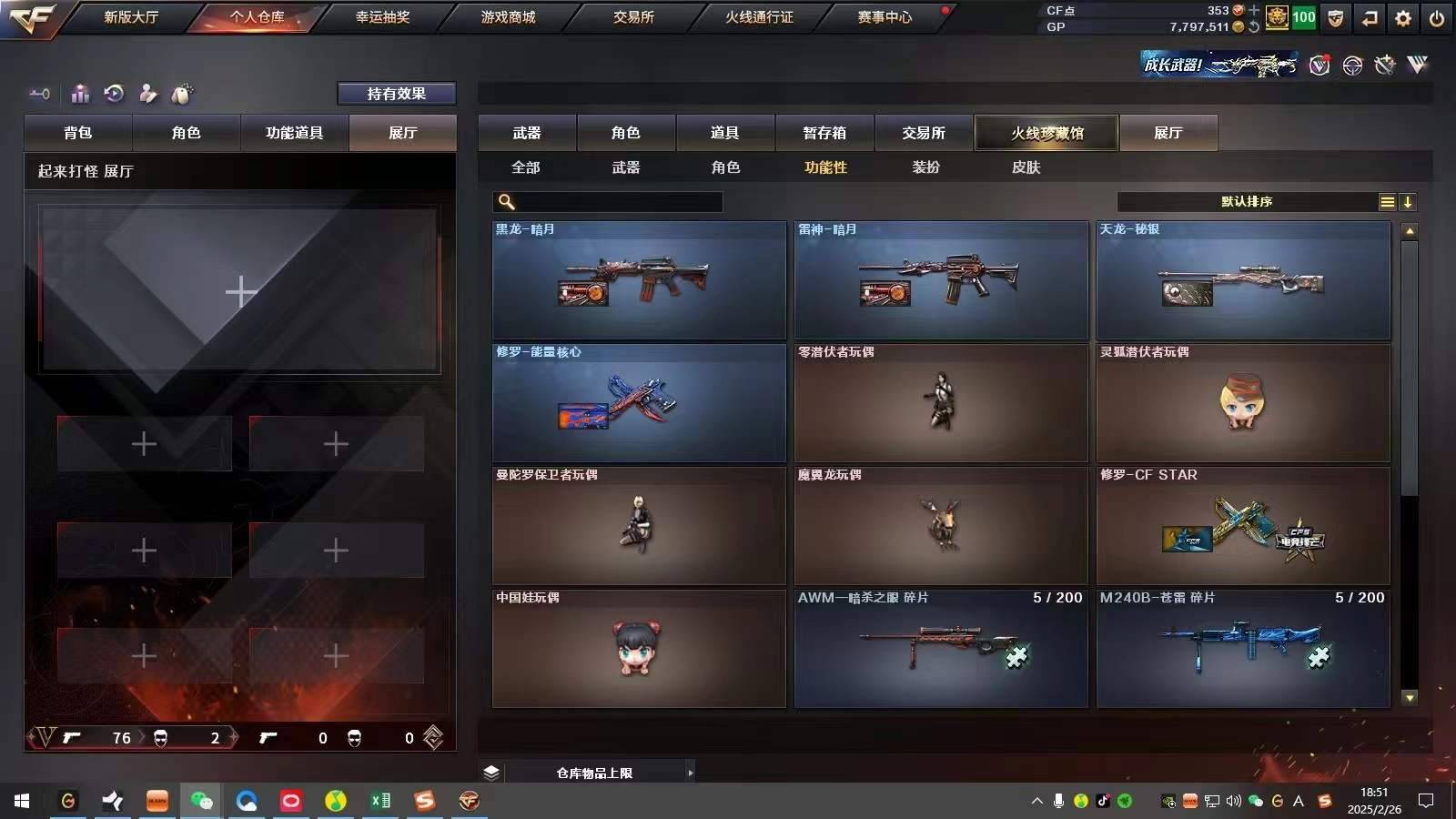
Task: Click the circular refresh icon beside GP balance
Action: (x=1253, y=25)
